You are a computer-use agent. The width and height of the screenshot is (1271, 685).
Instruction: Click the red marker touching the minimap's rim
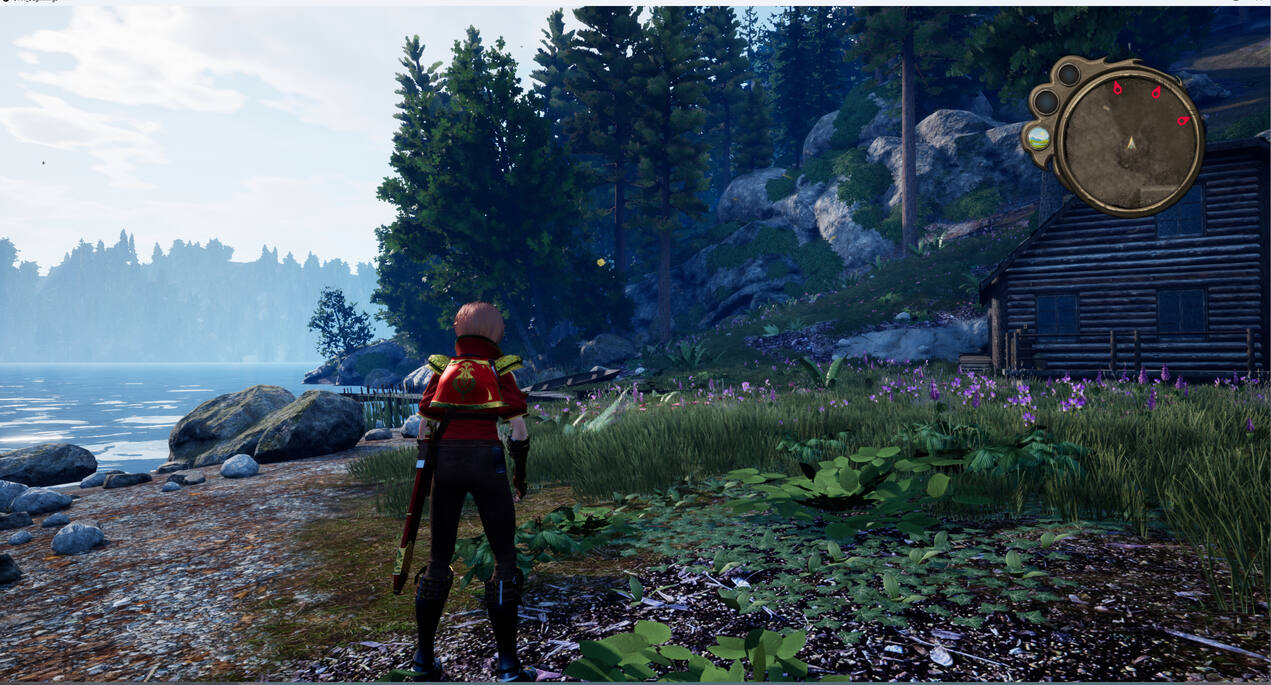1183,121
